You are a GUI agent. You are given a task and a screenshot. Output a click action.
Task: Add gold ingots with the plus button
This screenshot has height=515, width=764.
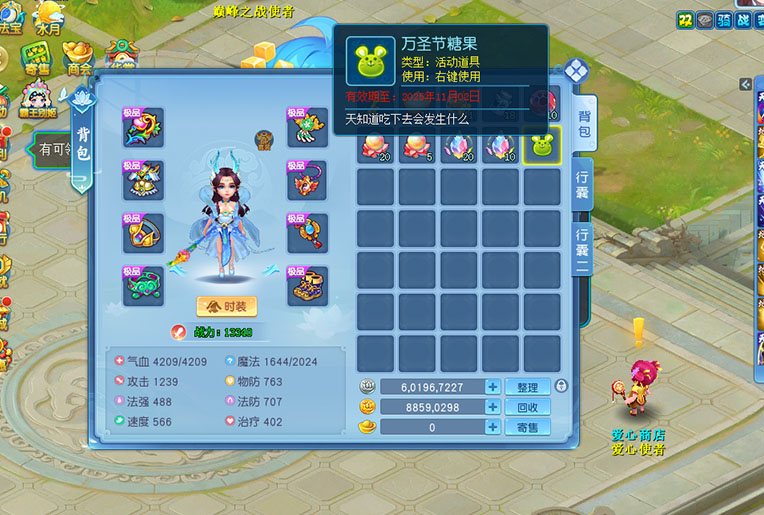[x=492, y=427]
